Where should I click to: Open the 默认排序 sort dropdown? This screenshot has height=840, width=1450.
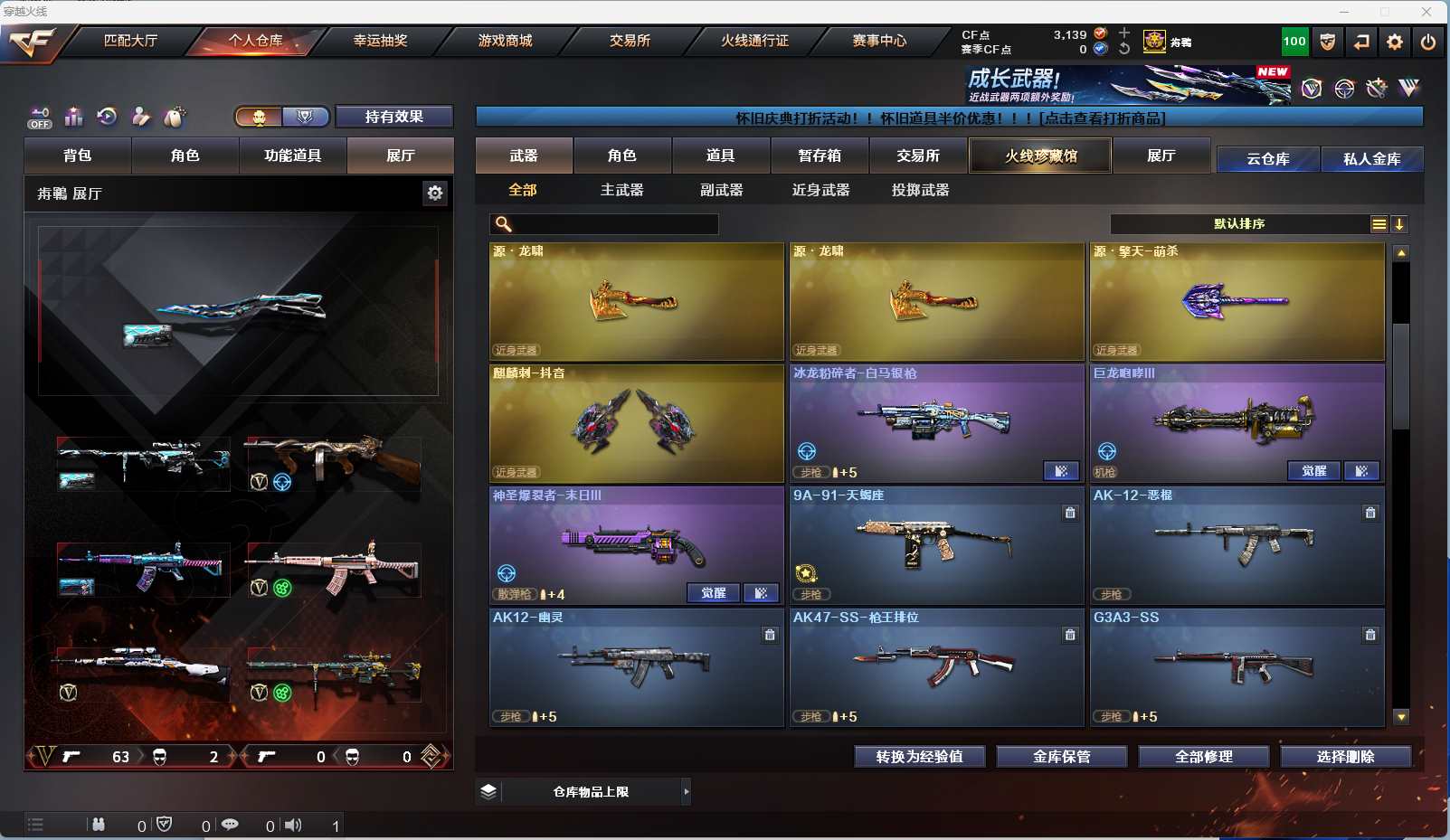pyautogui.click(x=1239, y=224)
